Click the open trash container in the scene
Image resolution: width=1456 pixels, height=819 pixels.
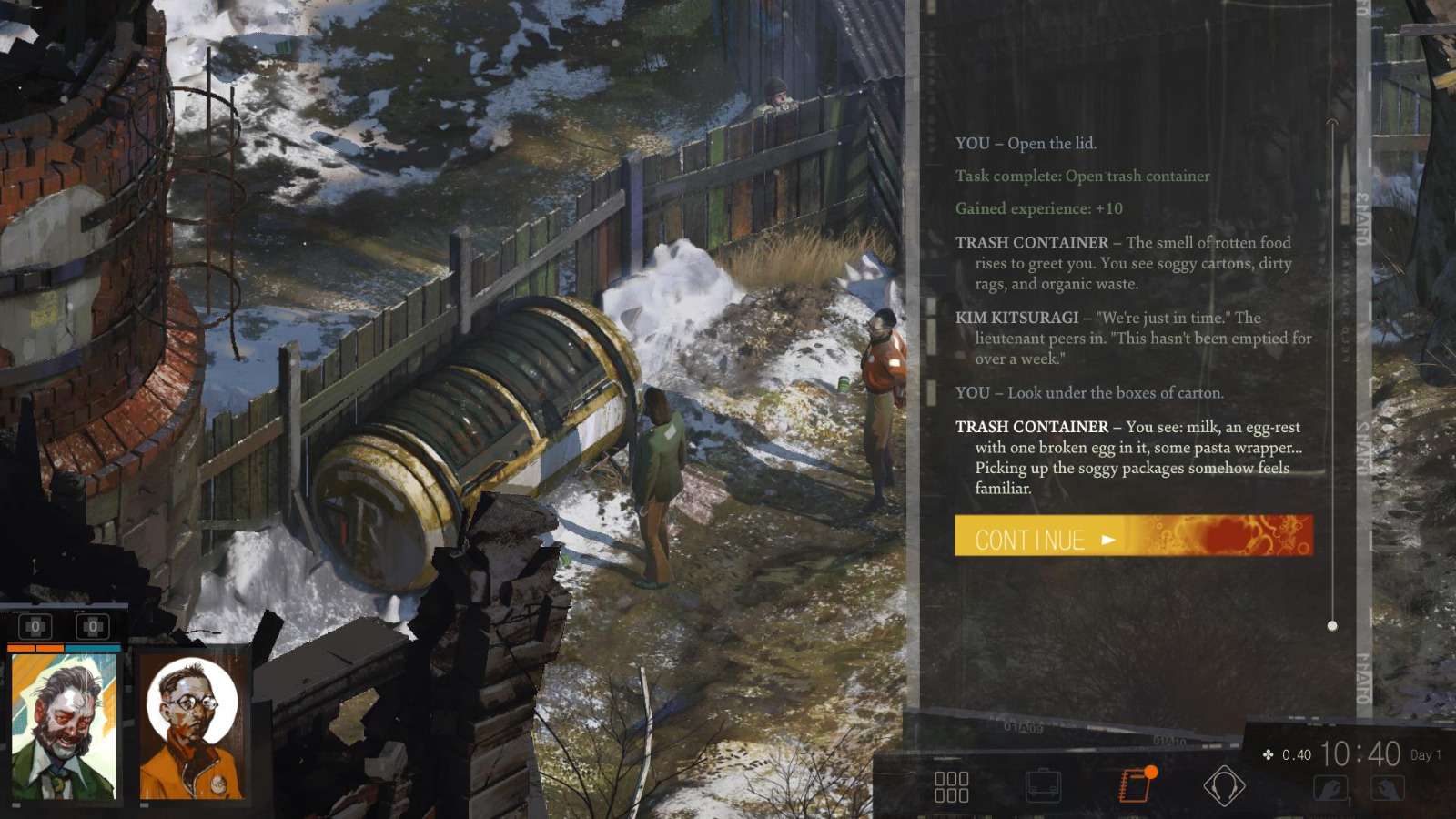(473, 428)
